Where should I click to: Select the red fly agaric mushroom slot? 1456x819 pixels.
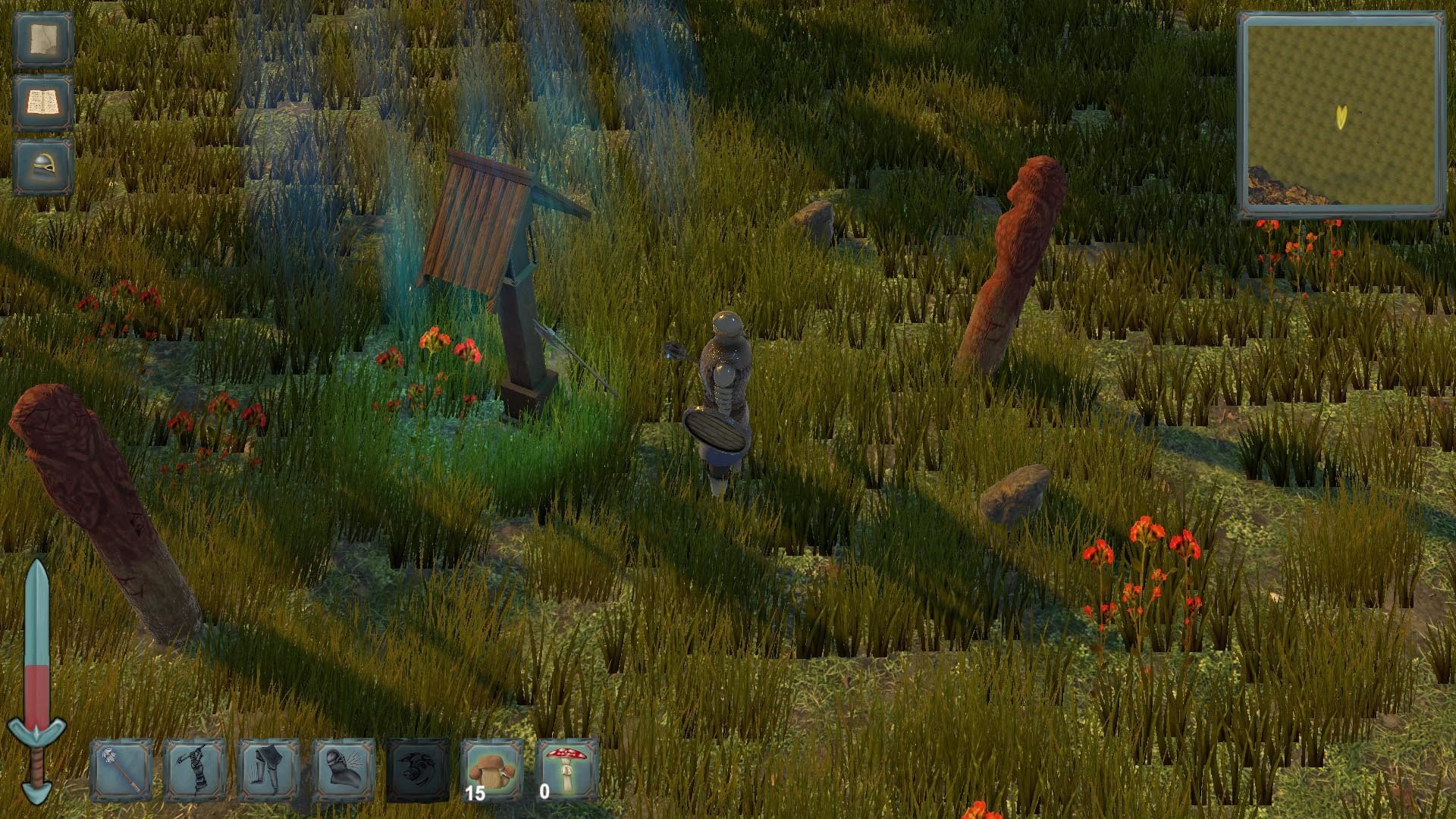click(566, 770)
